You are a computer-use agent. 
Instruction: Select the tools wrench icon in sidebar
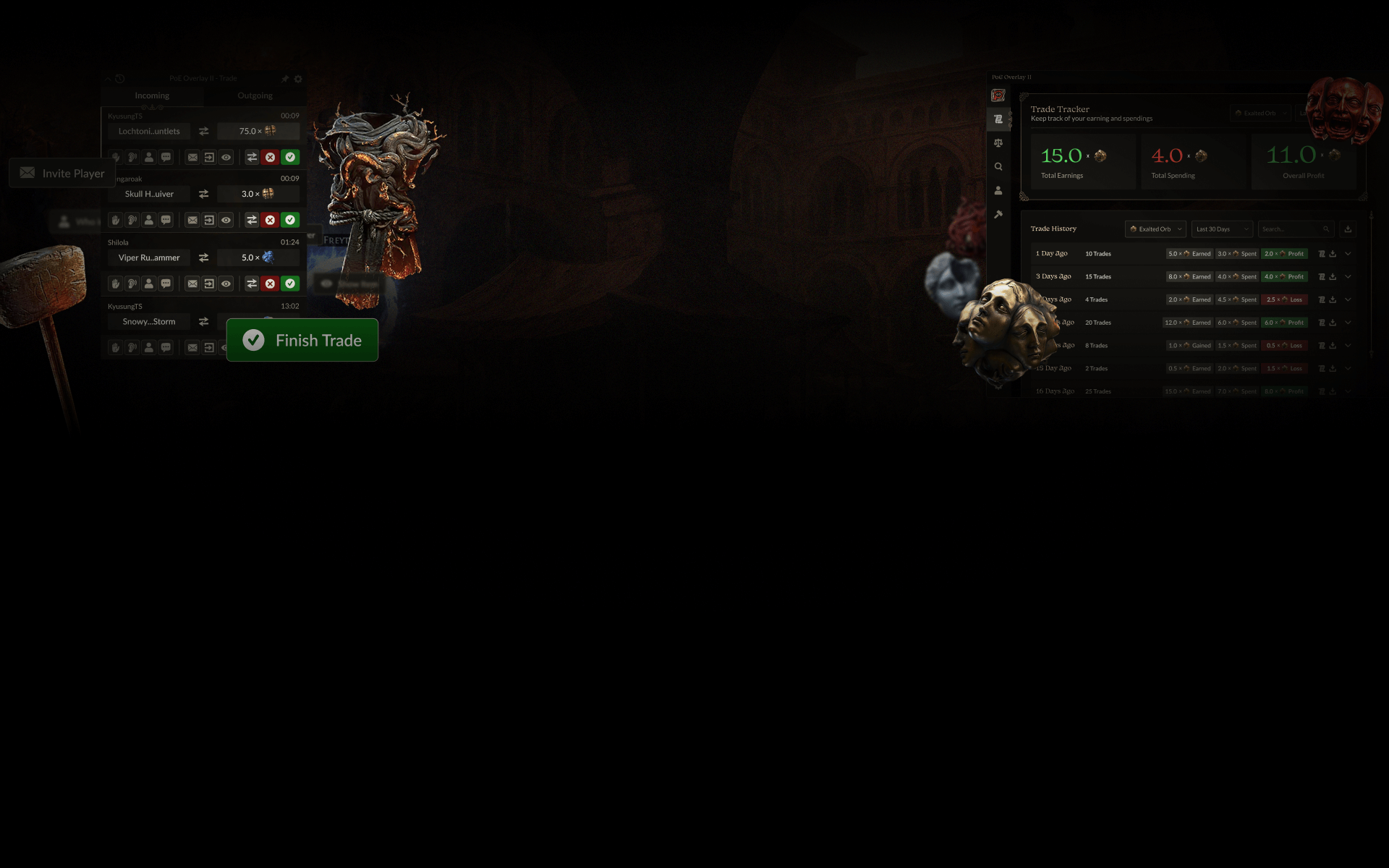998,213
